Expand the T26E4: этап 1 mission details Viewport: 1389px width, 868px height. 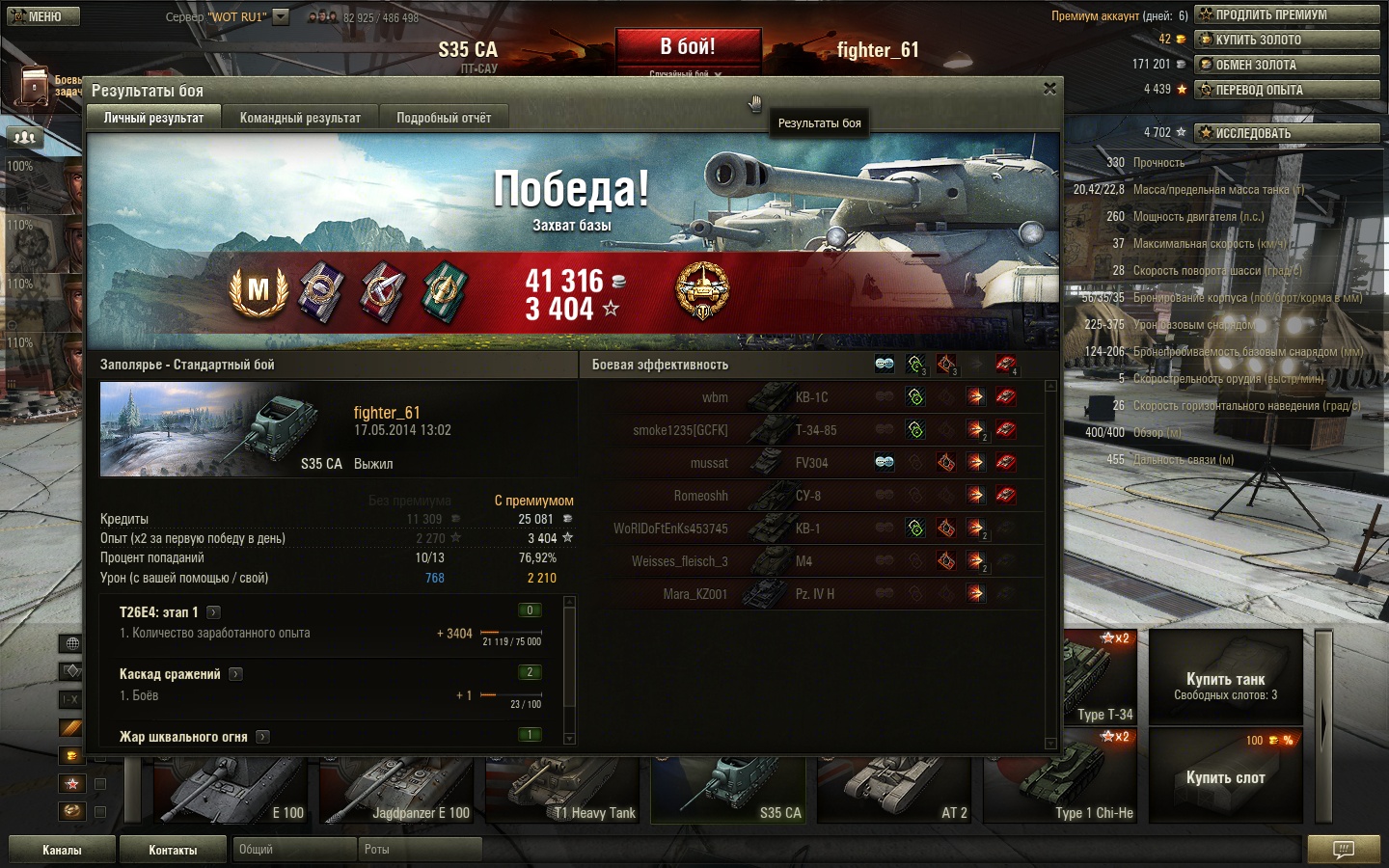pyautogui.click(x=214, y=612)
